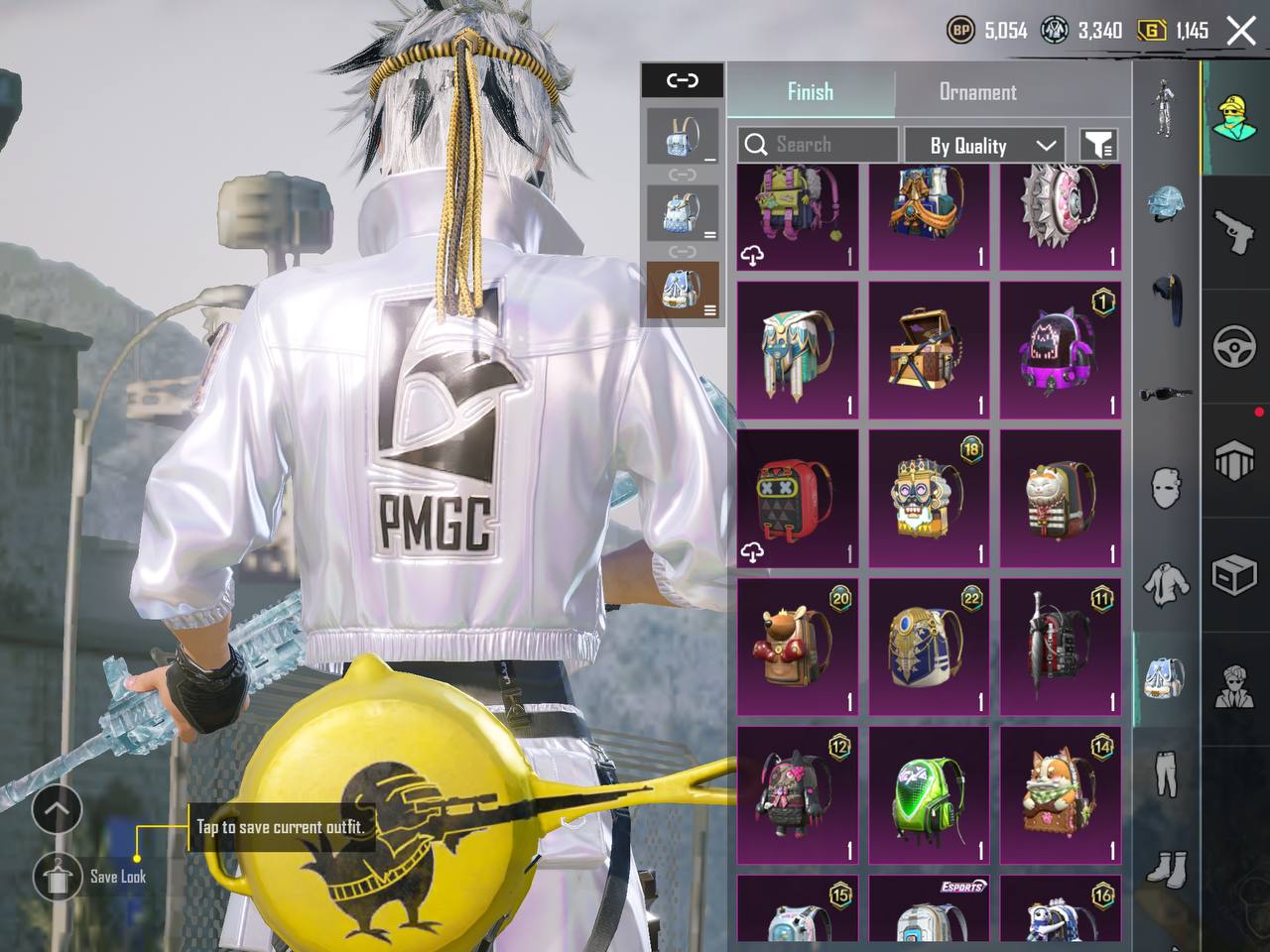The image size is (1270, 952).
Task: Open the pistol weapons category
Action: 1234,233
